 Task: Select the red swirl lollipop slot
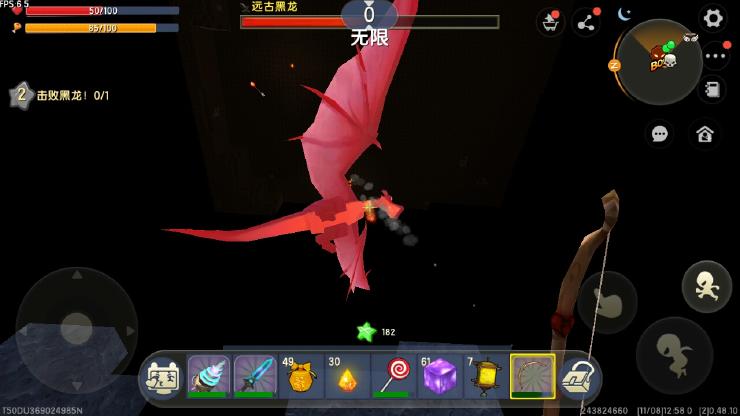point(393,377)
